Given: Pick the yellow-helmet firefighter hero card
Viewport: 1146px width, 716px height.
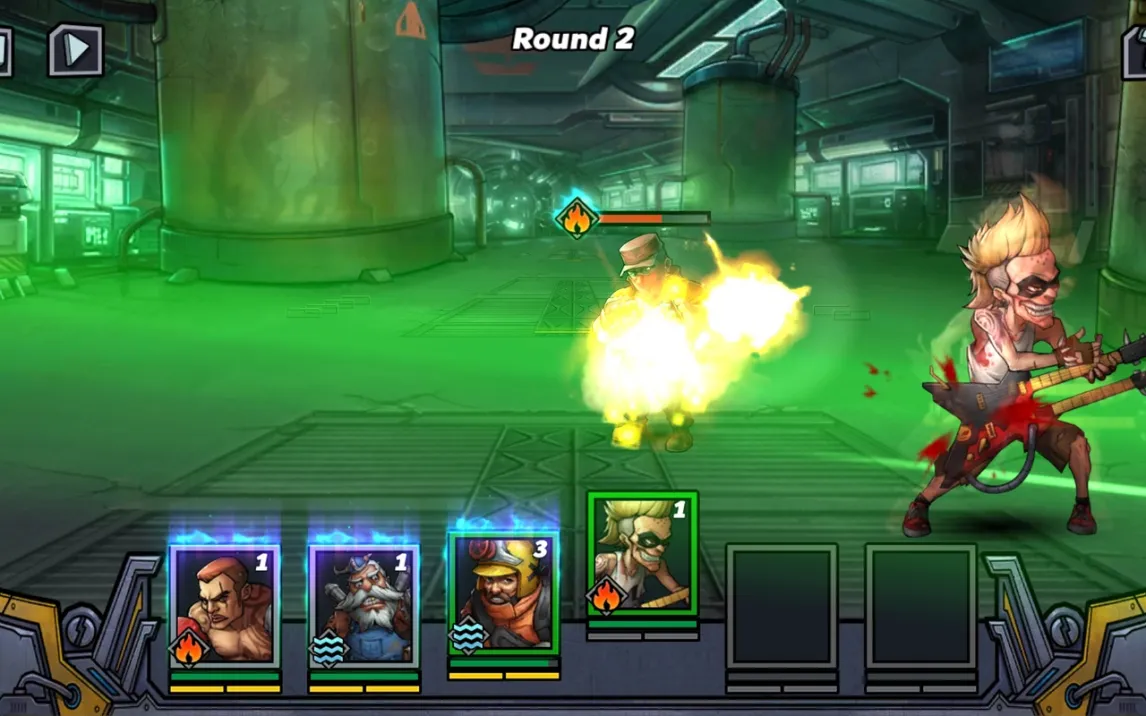Looking at the screenshot, I should (x=503, y=594).
